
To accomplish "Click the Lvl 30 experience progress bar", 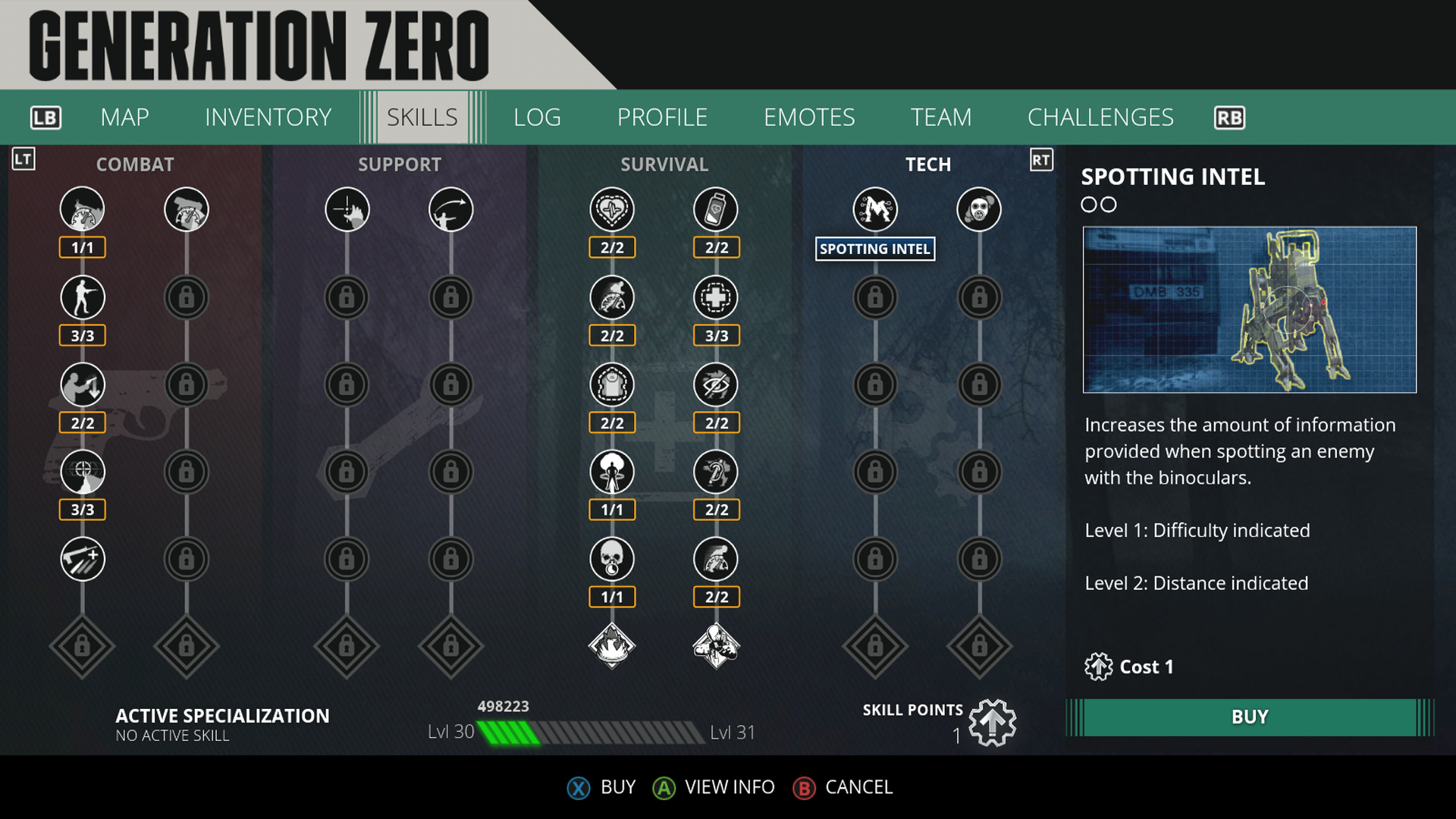I will [x=591, y=732].
